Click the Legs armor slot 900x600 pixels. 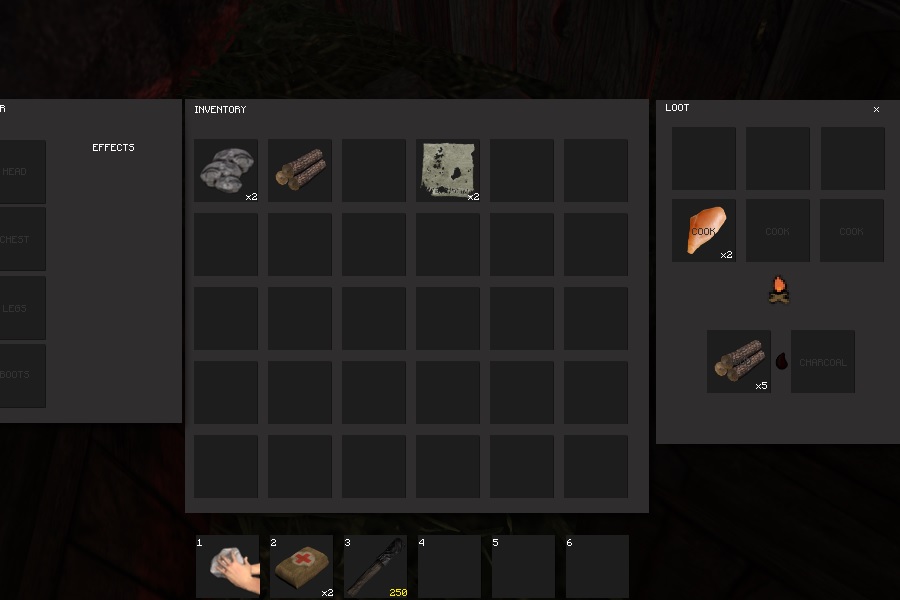[x=20, y=308]
